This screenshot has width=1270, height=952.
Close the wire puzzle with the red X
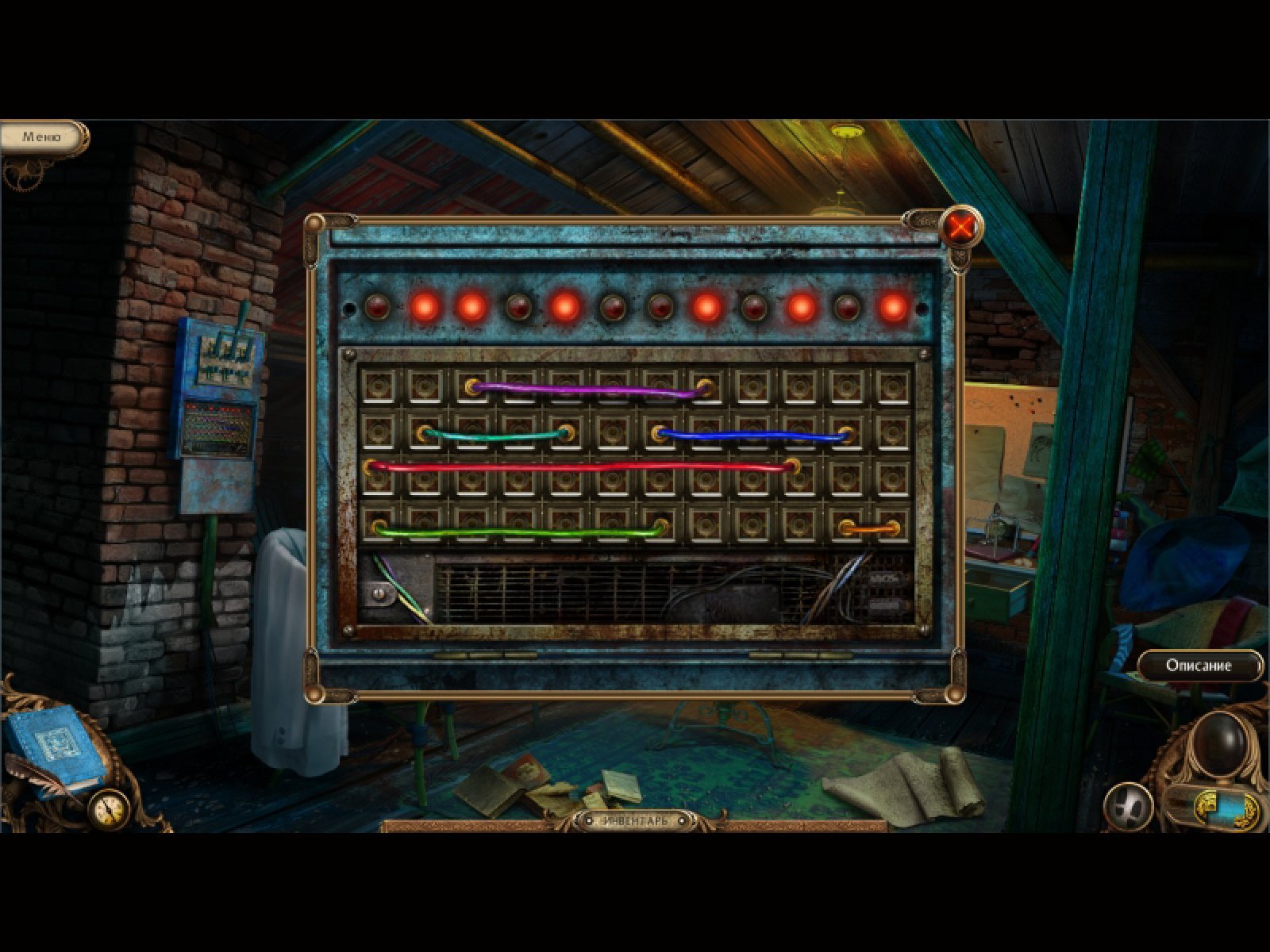point(960,228)
